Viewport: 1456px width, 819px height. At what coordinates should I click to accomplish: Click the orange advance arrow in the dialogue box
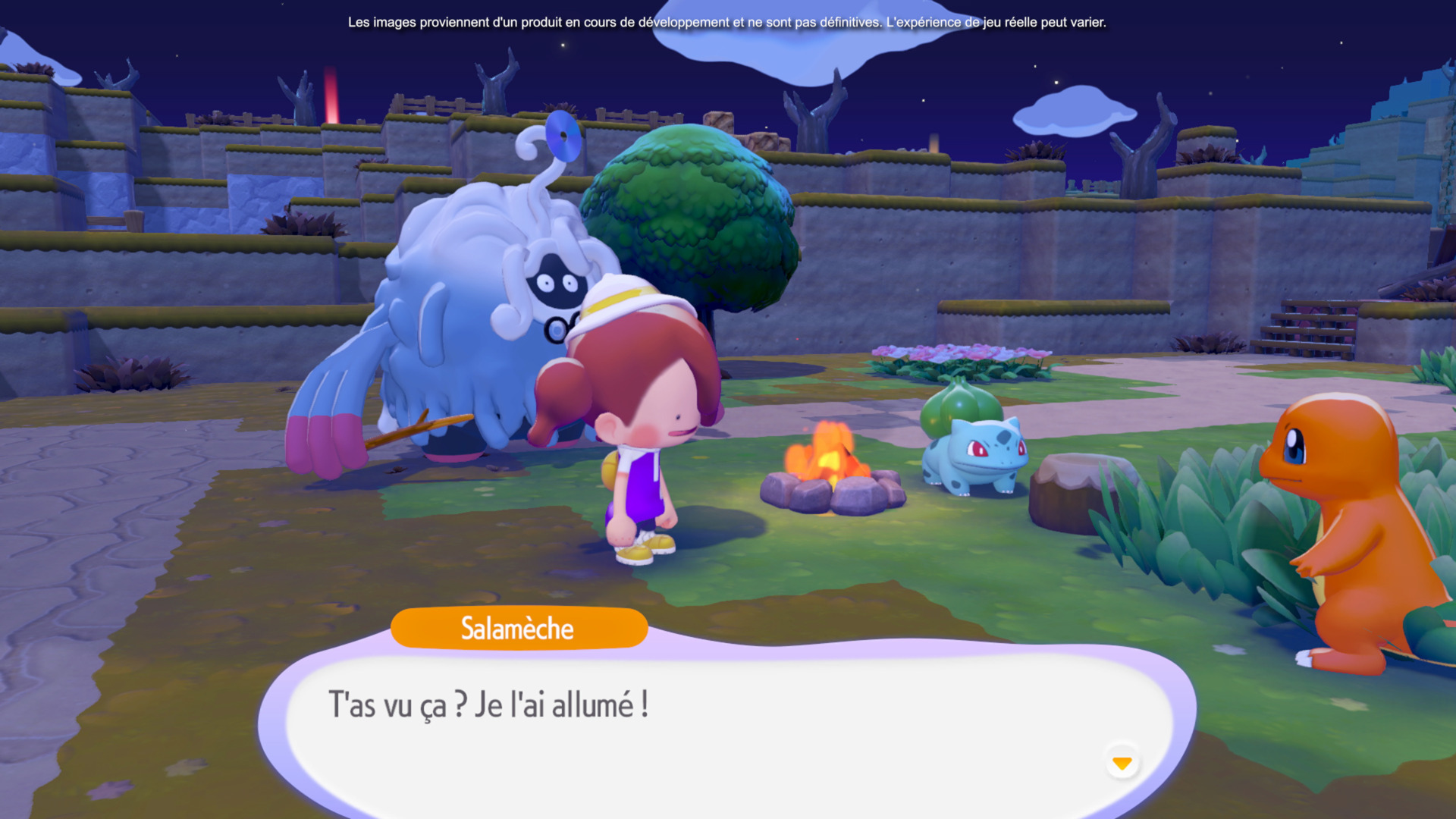(x=1122, y=763)
